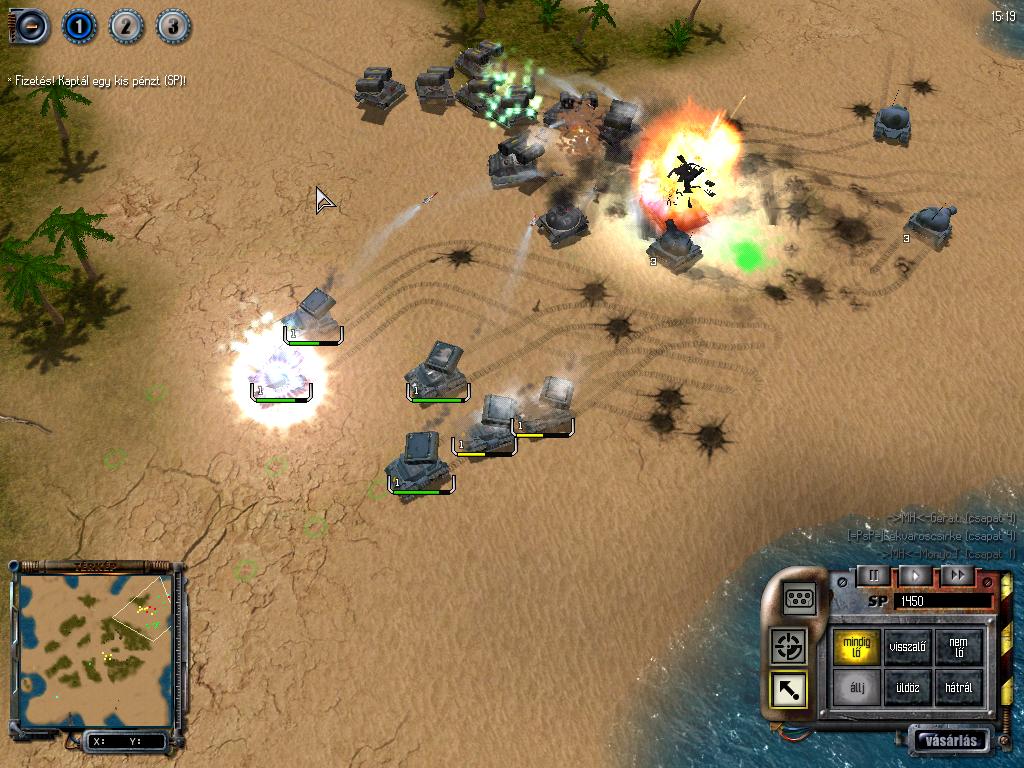This screenshot has height=768, width=1024.
Task: Pause the game speed
Action: coord(872,575)
